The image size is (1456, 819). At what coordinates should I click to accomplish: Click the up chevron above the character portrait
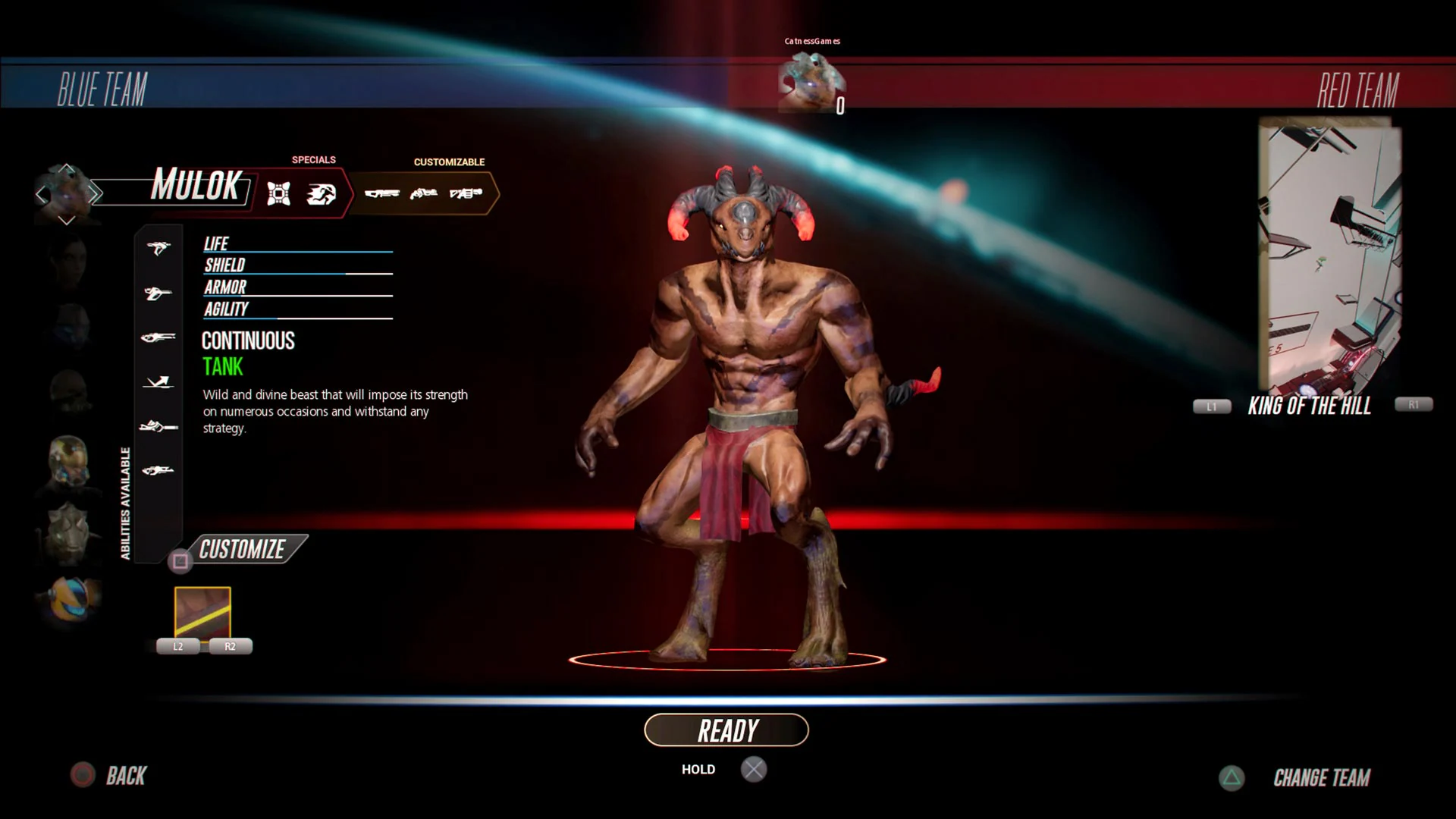coord(67,168)
